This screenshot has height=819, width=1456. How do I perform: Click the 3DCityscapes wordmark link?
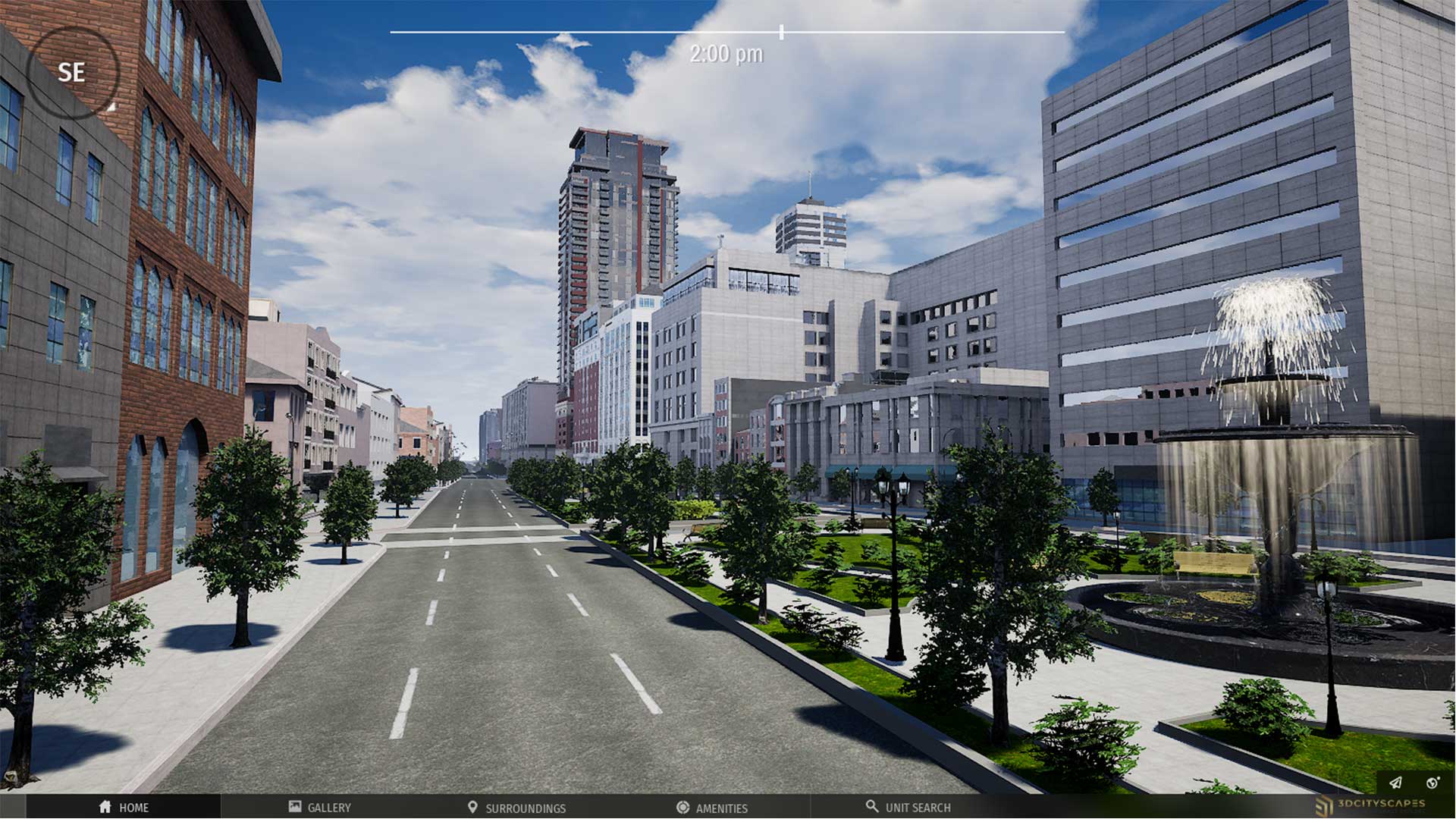(1382, 804)
